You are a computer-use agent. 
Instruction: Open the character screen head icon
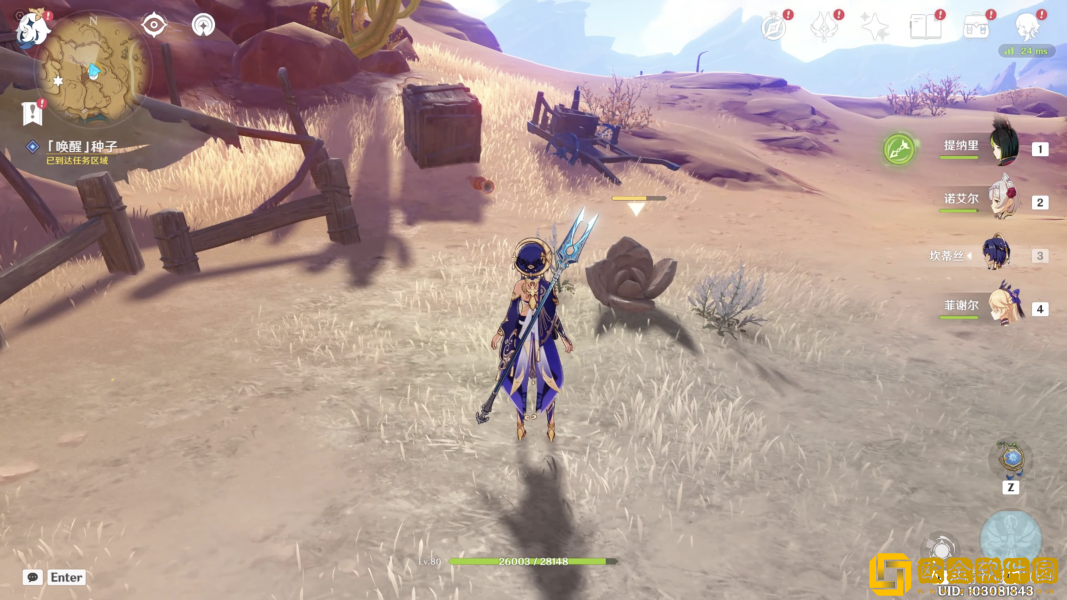[1026, 27]
